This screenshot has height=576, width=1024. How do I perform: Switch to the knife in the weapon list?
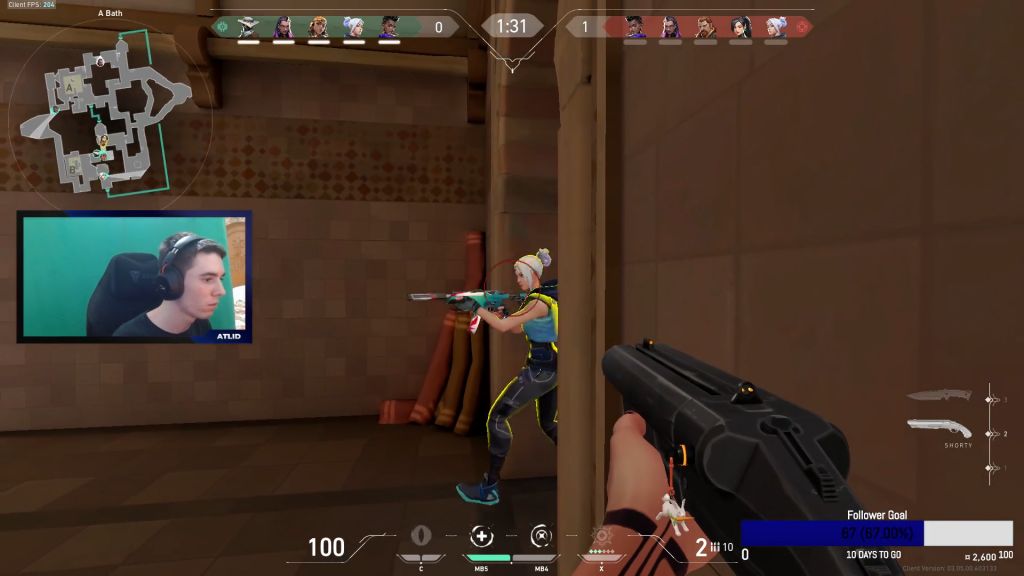point(939,396)
